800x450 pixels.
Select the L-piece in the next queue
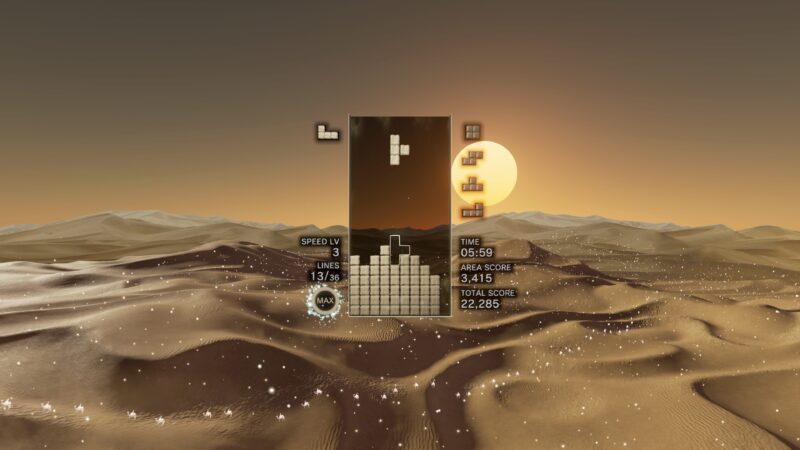tap(472, 209)
